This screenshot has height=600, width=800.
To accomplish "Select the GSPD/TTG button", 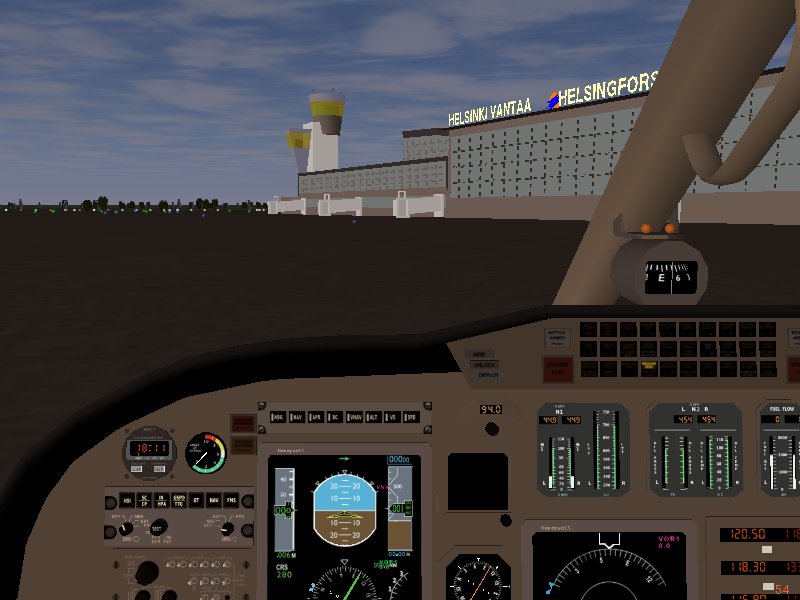I will point(180,499).
